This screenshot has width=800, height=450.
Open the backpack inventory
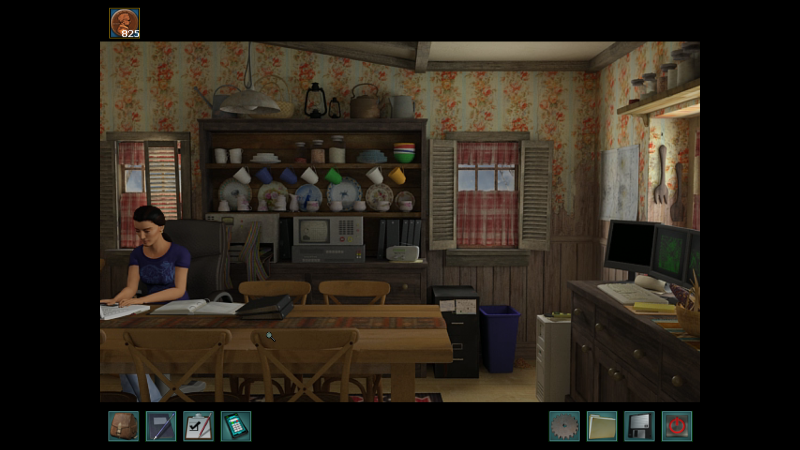pos(123,426)
